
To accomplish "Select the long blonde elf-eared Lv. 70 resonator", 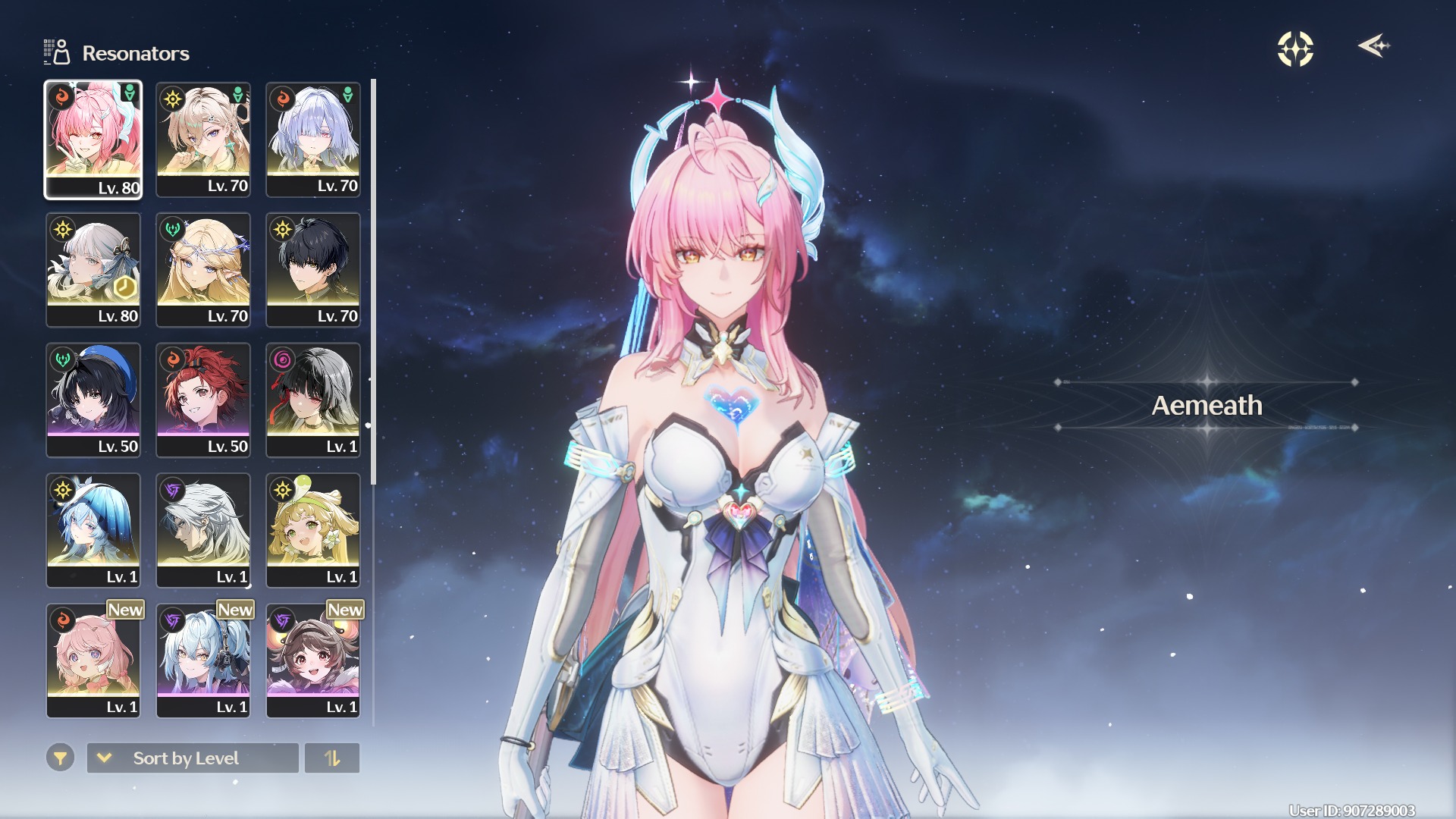I will [x=202, y=270].
